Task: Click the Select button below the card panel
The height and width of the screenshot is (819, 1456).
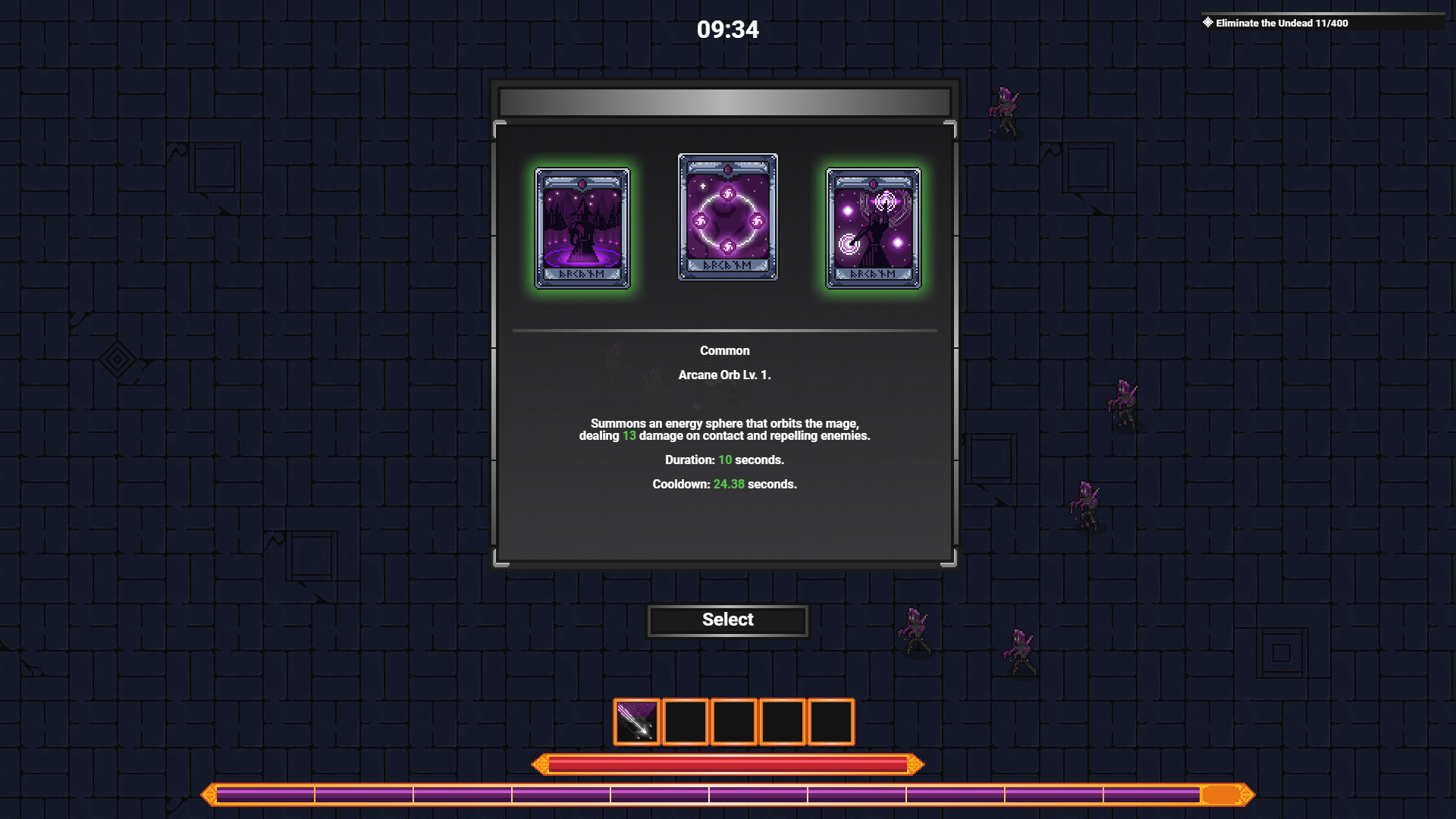Action: pyautogui.click(x=726, y=620)
